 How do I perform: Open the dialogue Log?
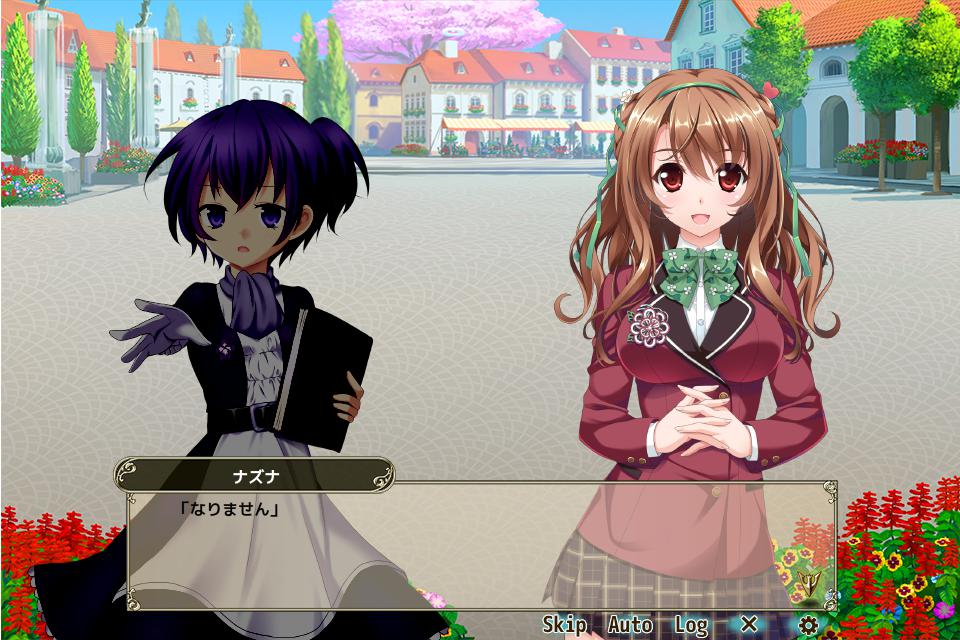point(691,625)
